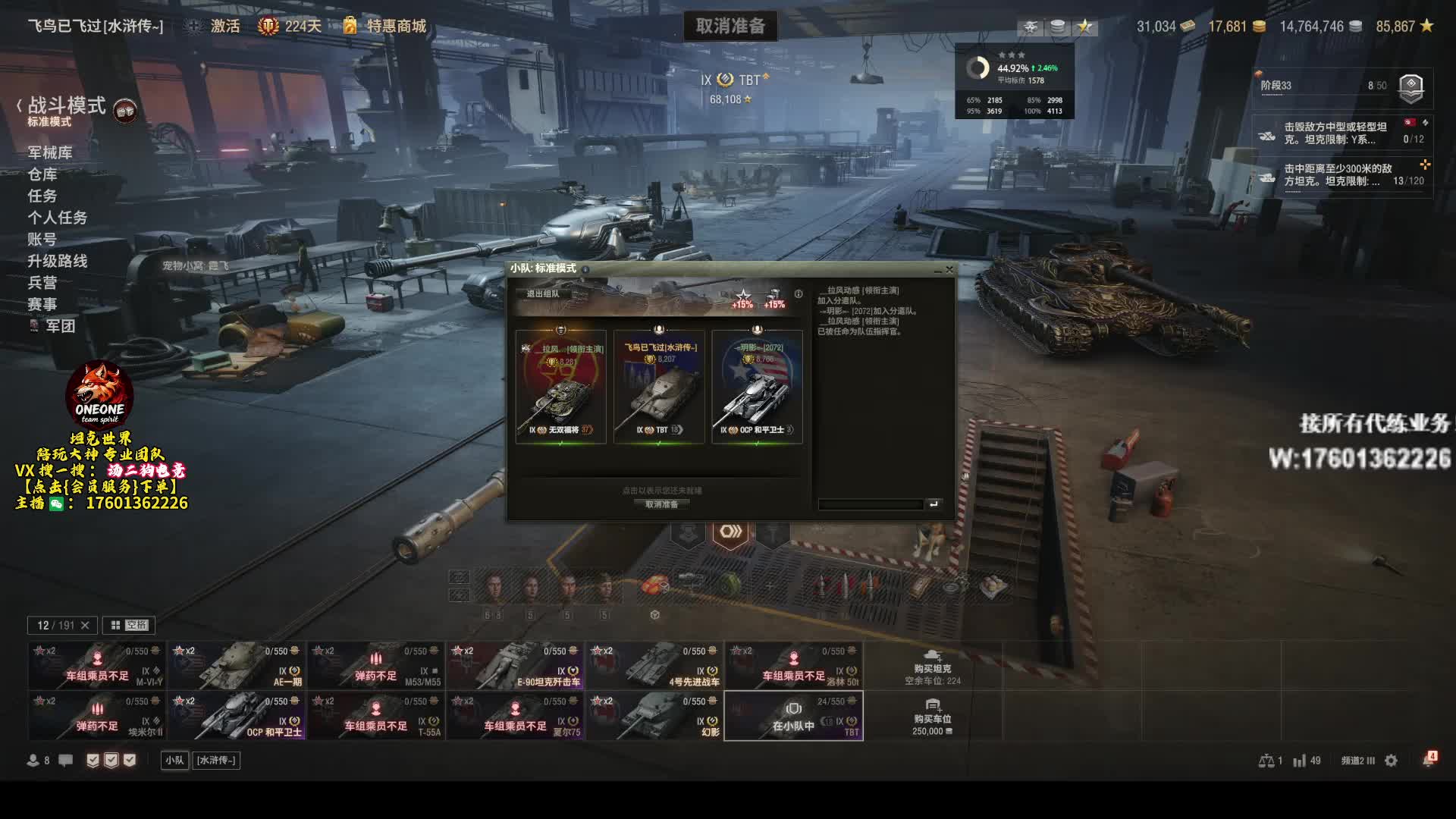Select the AE一期 tank in the carousel
Screen dimensions: 1456x819
pos(237,666)
